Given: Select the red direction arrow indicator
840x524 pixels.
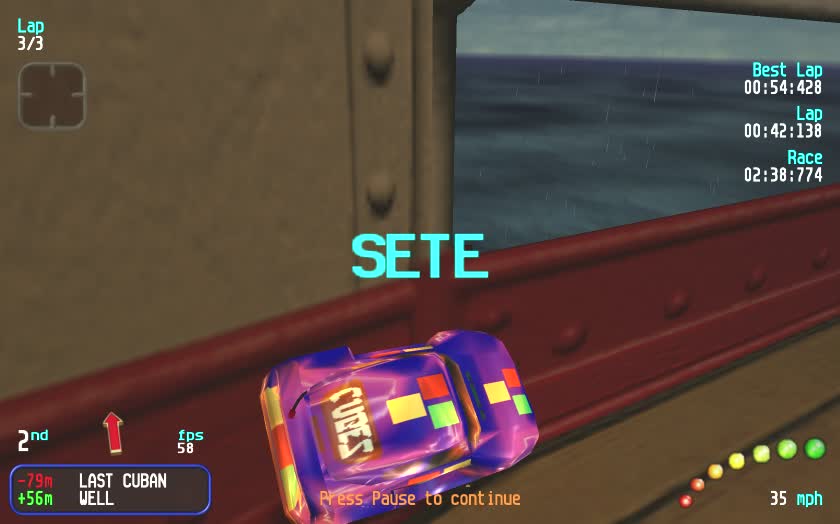Looking at the screenshot, I should 112,432.
